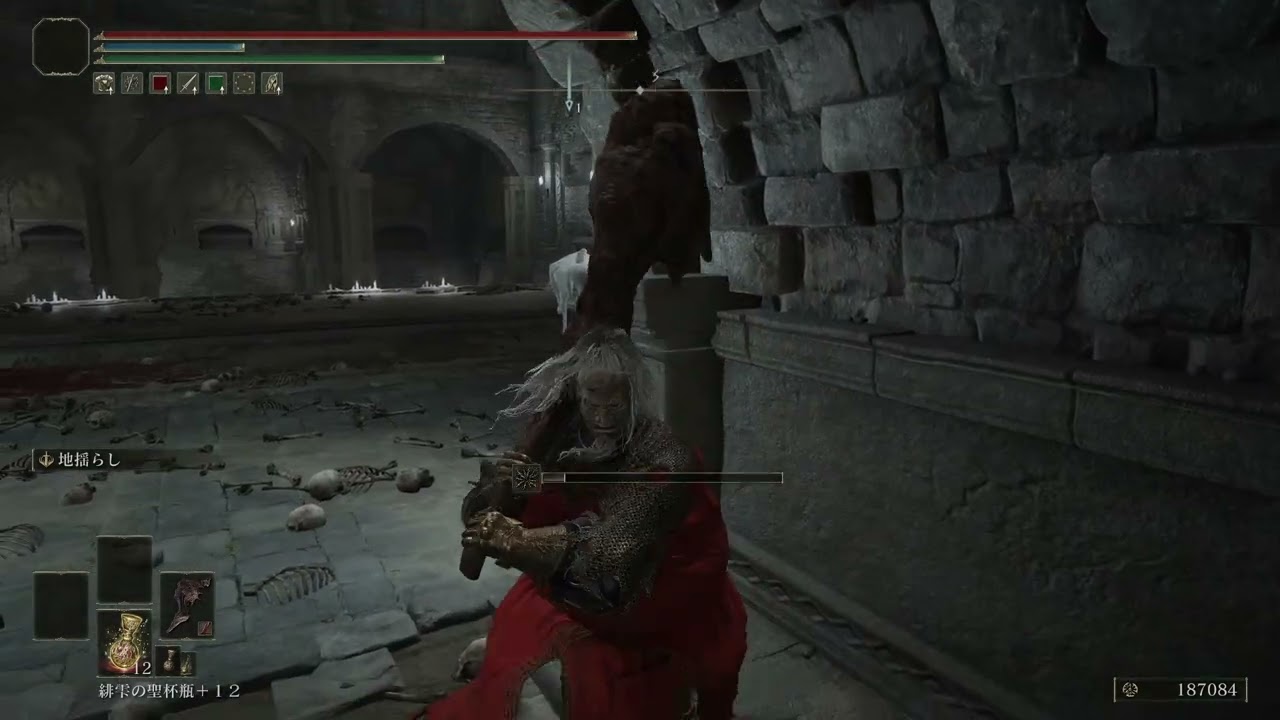Click the compass marker at top center
The height and width of the screenshot is (720, 1280).
638,89
